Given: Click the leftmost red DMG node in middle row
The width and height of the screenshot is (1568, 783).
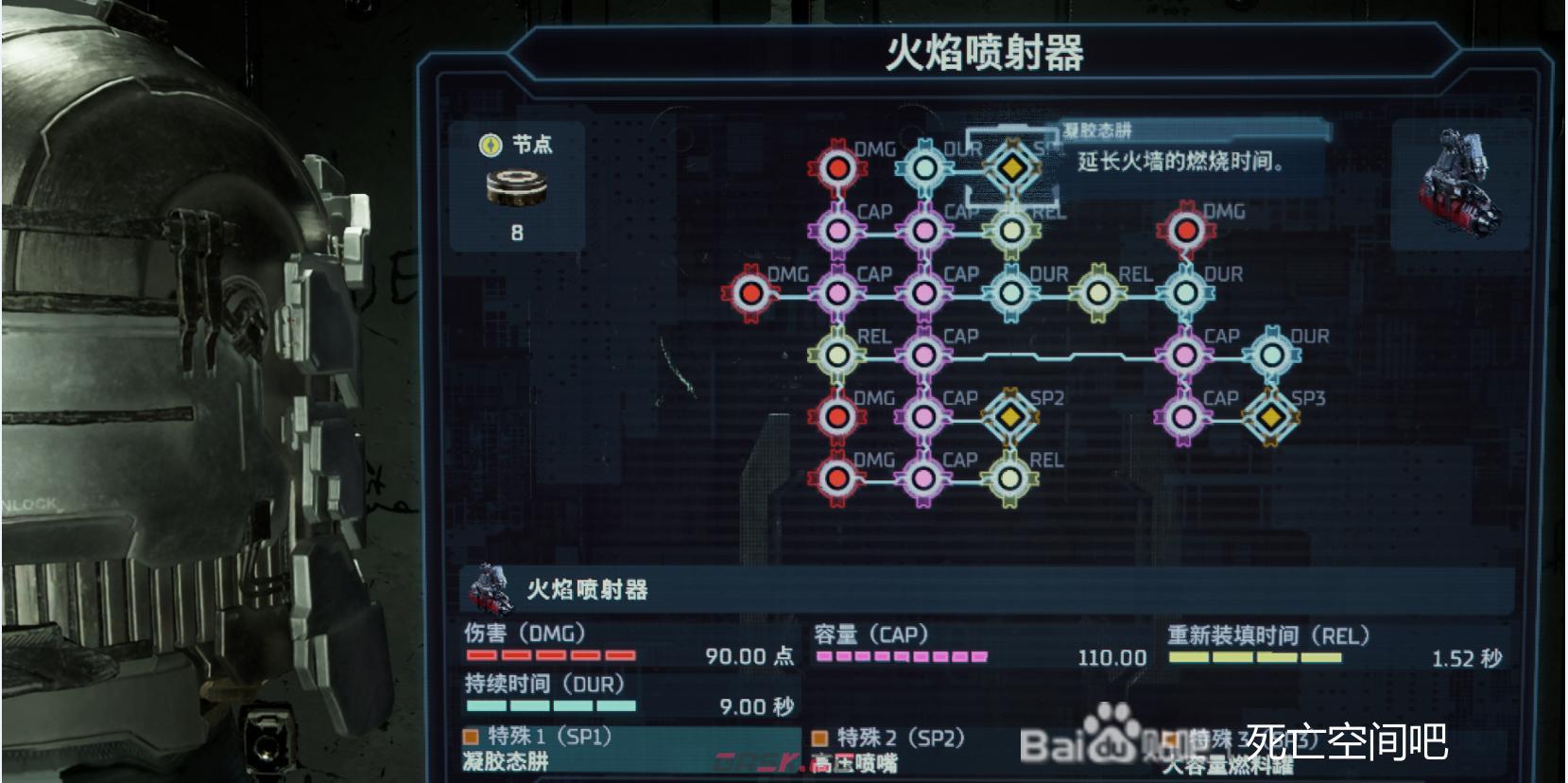Looking at the screenshot, I should (751, 293).
